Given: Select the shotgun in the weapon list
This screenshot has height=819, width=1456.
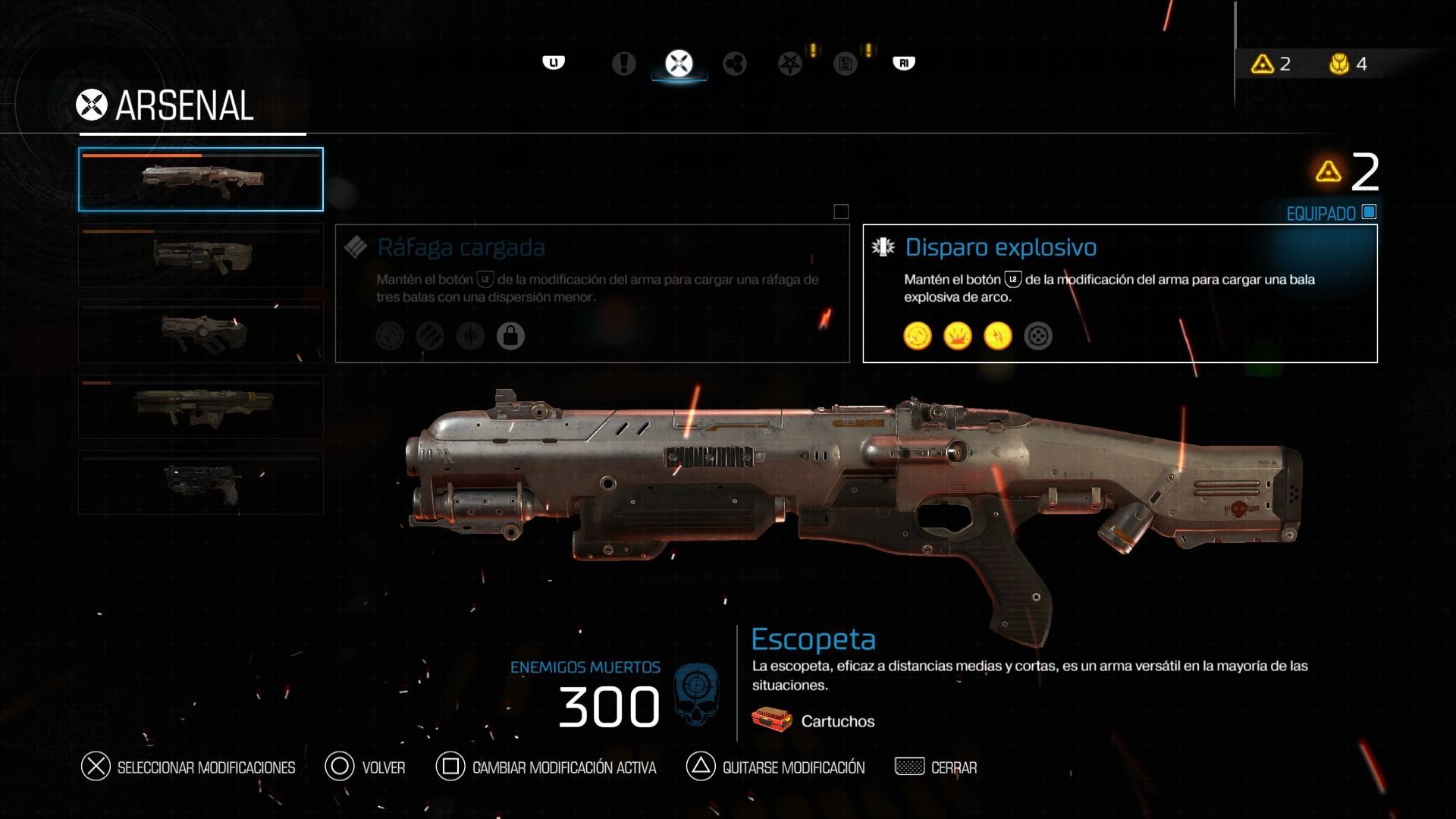Looking at the screenshot, I should [201, 180].
